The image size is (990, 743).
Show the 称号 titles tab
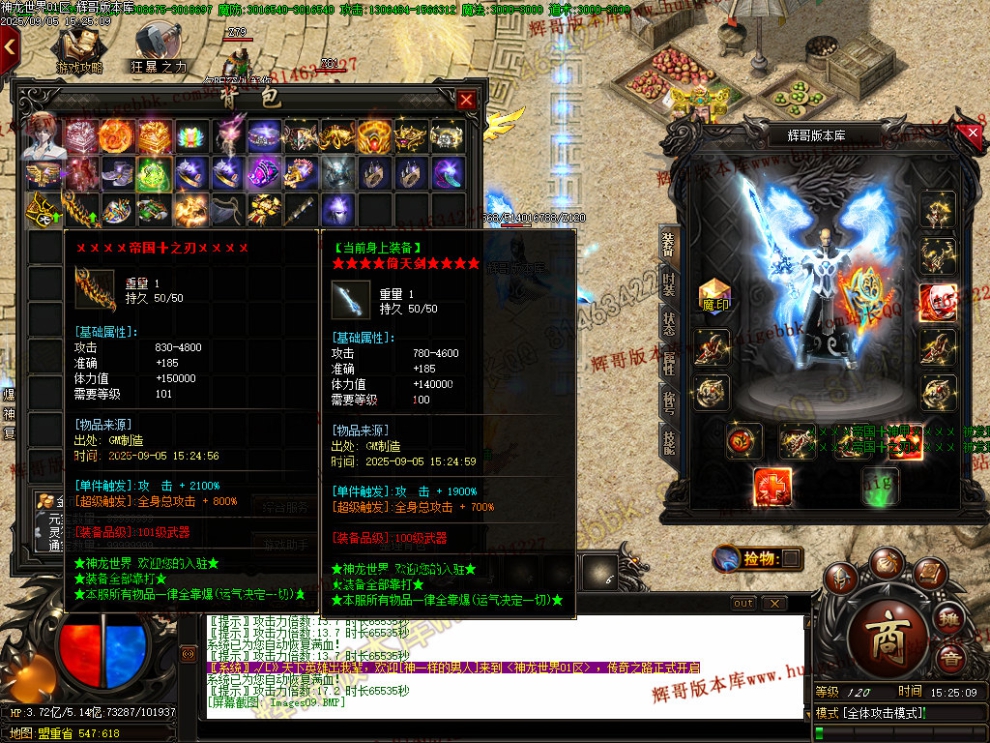668,400
